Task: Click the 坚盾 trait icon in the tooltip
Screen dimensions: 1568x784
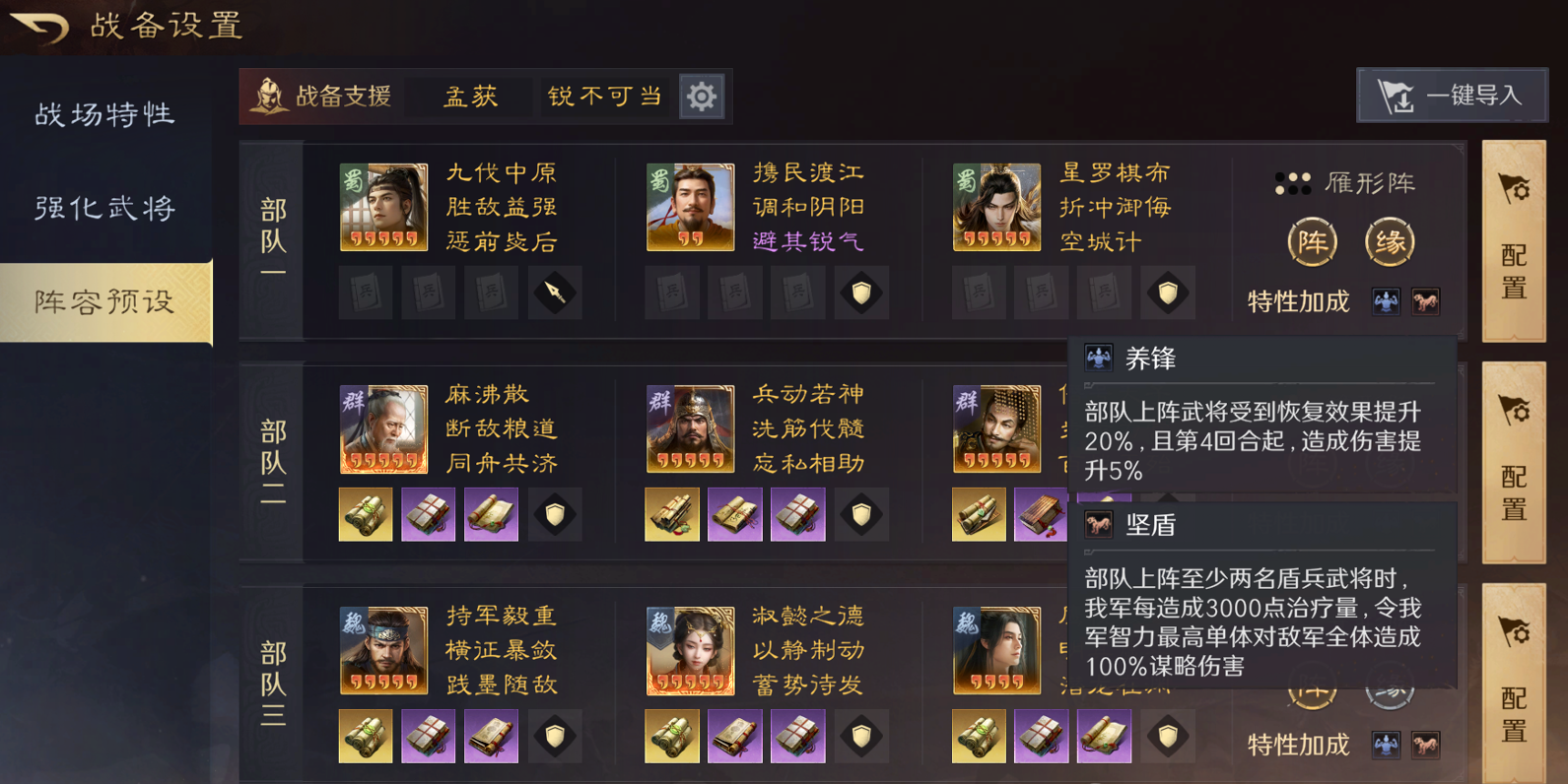Action: (1097, 525)
